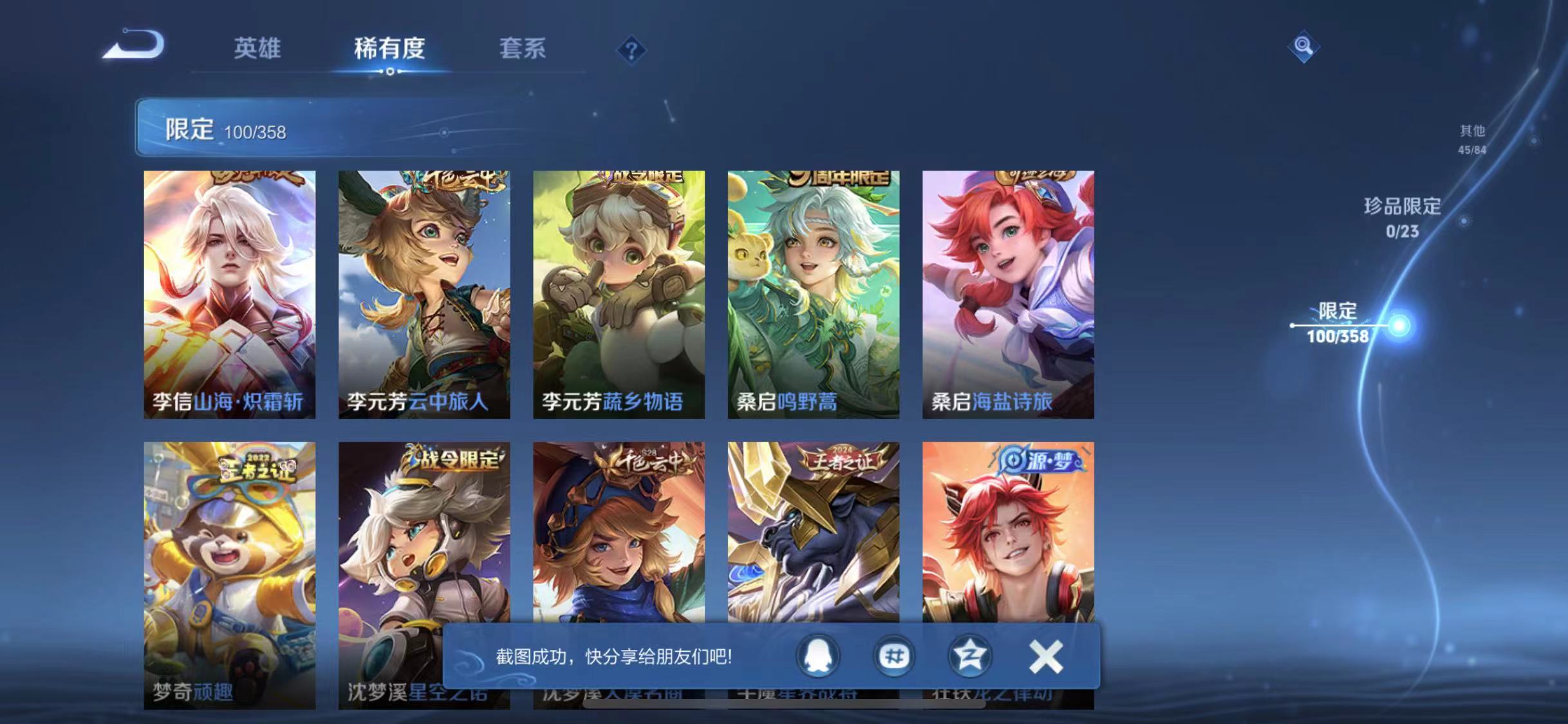Switch to the 套系 tab
Screen dimensions: 1568x724
pos(523,48)
